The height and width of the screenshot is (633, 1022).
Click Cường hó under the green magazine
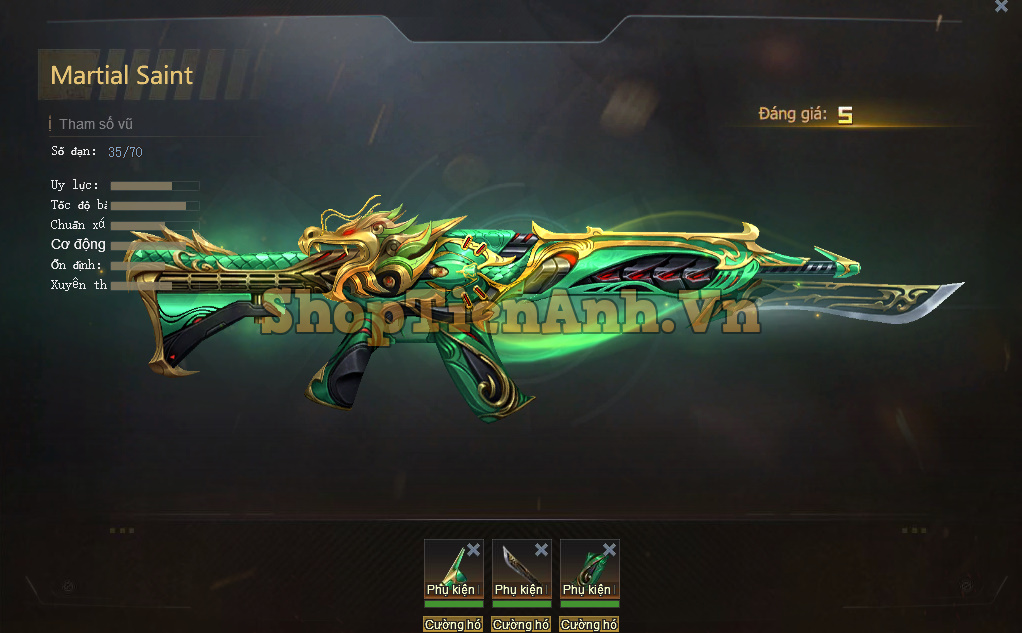pyautogui.click(x=589, y=625)
